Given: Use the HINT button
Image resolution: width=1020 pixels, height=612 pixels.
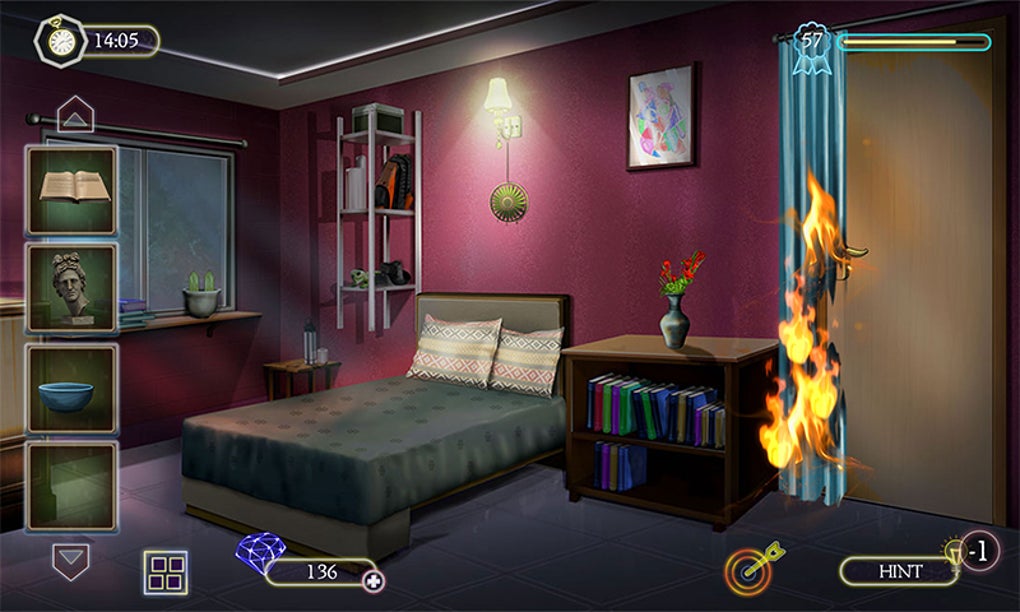Looking at the screenshot, I should (x=900, y=571).
